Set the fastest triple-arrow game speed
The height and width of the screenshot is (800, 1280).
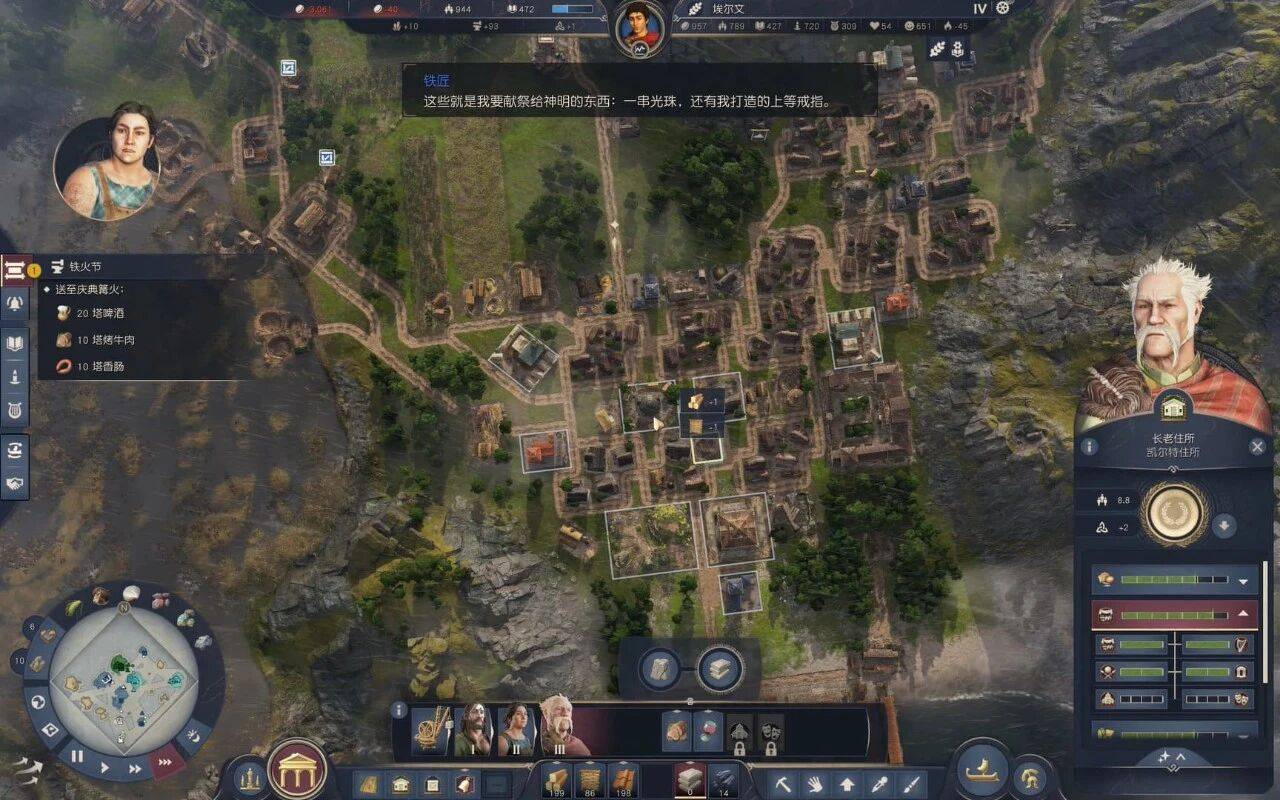[166, 763]
